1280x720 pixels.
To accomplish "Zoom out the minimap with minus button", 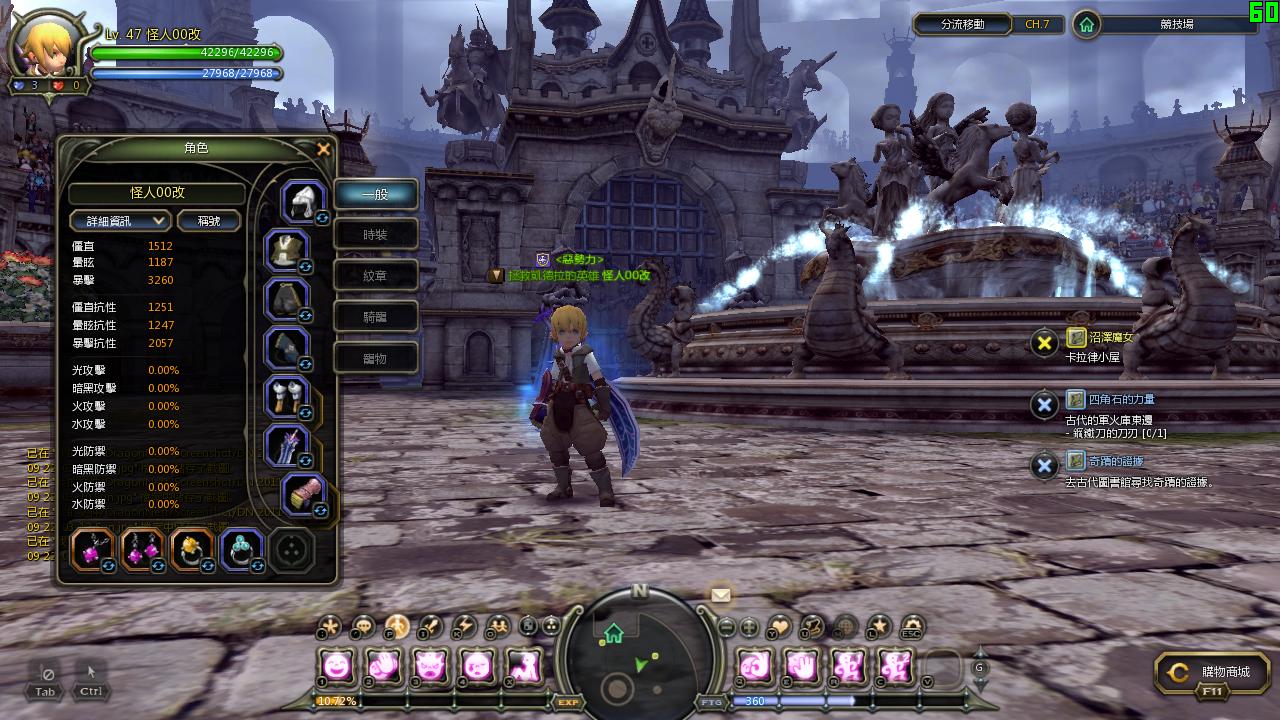I will 727,628.
